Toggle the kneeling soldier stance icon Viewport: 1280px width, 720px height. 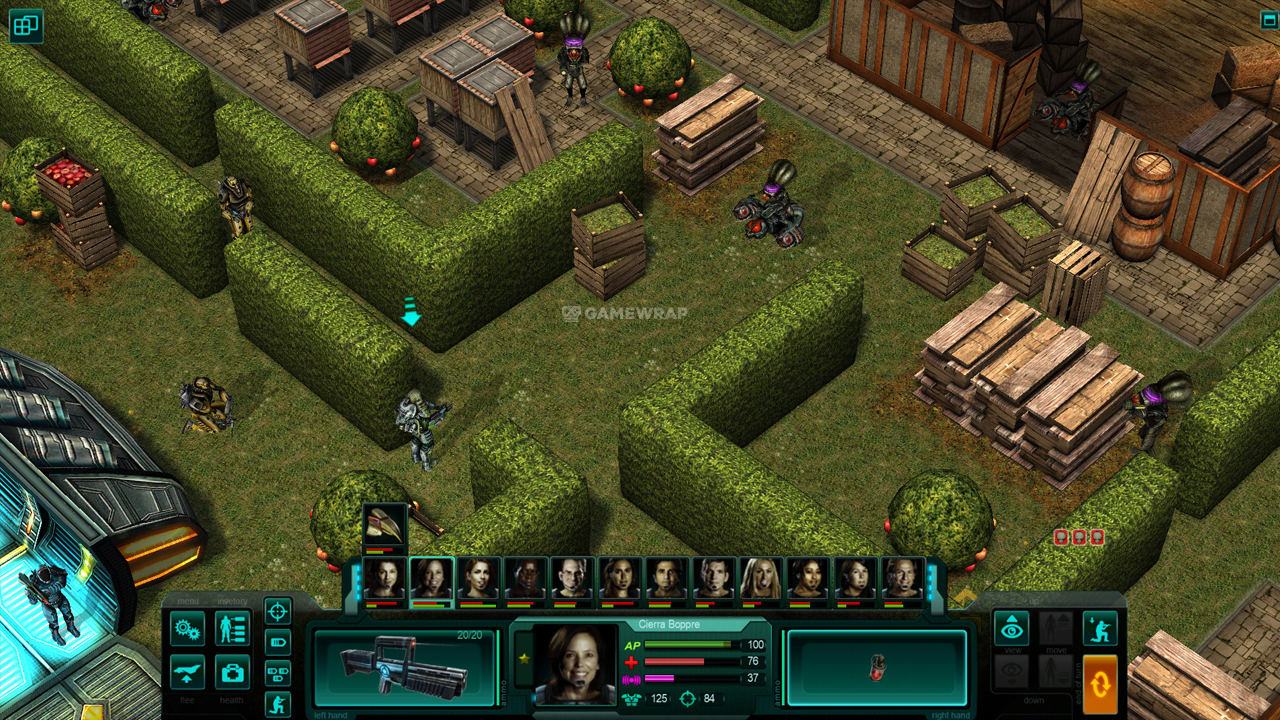click(278, 704)
